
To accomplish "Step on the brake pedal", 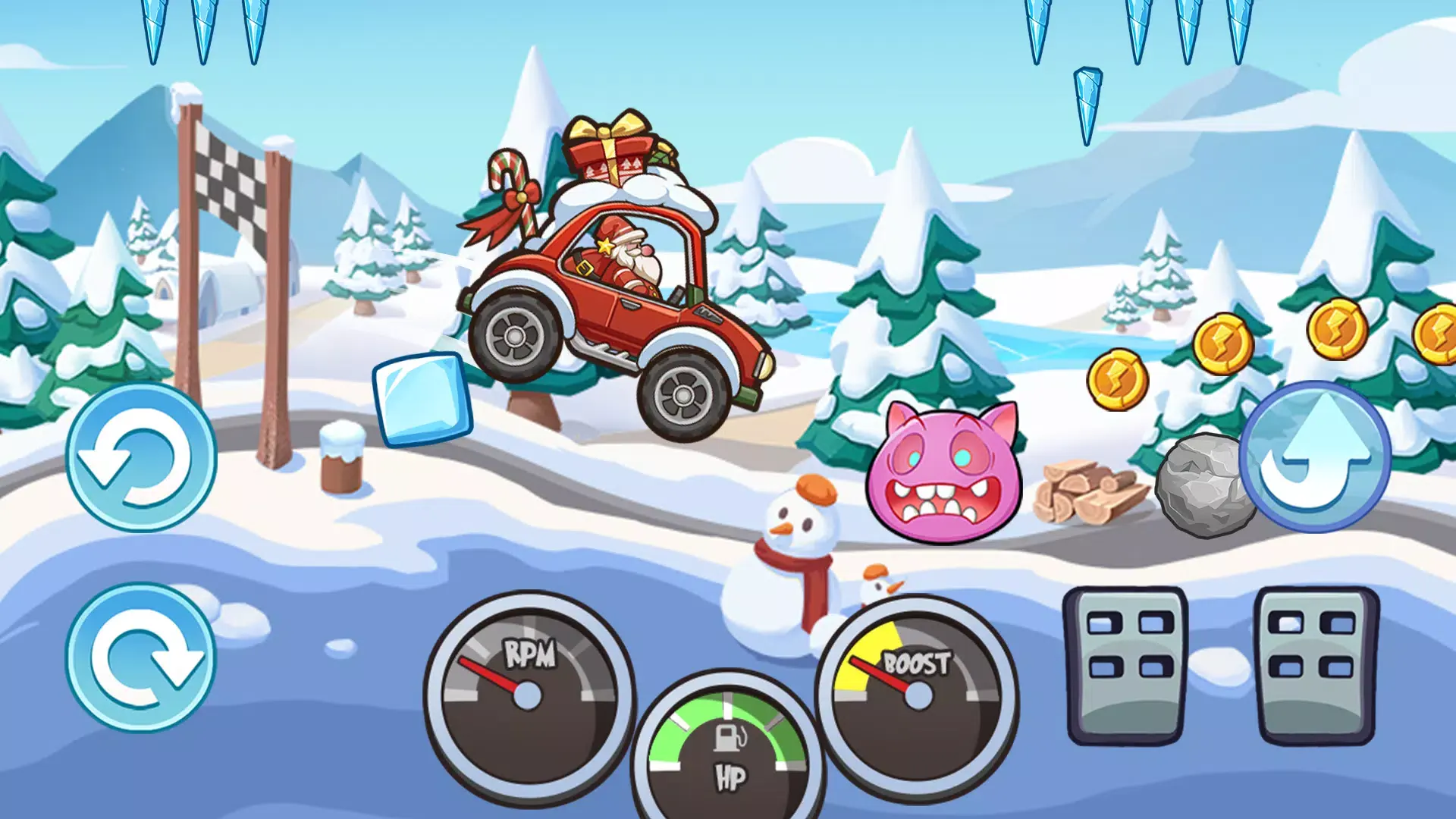I will coord(1127,664).
